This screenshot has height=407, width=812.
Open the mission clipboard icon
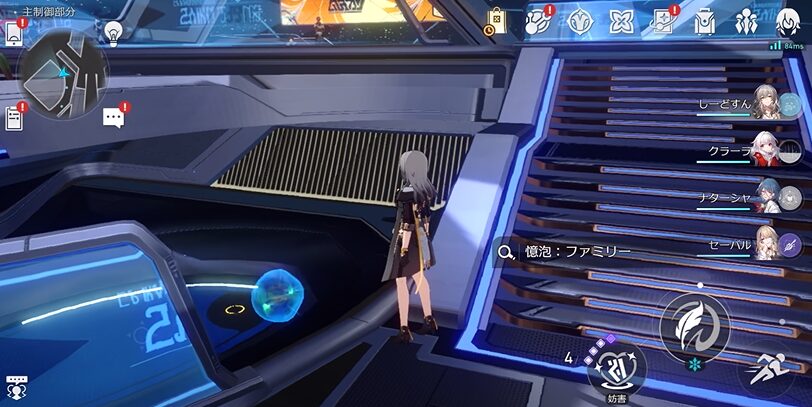tap(14, 119)
